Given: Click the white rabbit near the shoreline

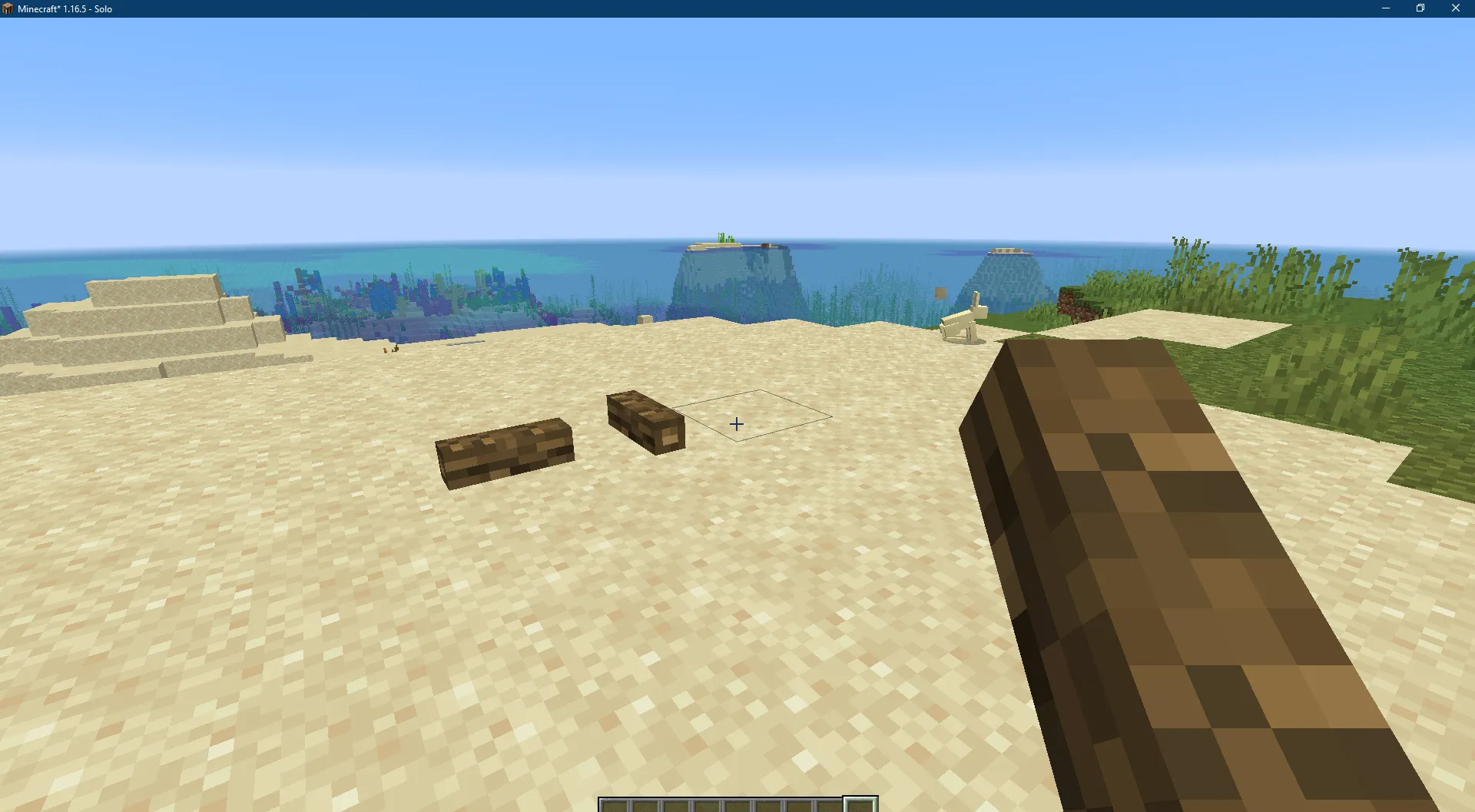Looking at the screenshot, I should click(962, 323).
